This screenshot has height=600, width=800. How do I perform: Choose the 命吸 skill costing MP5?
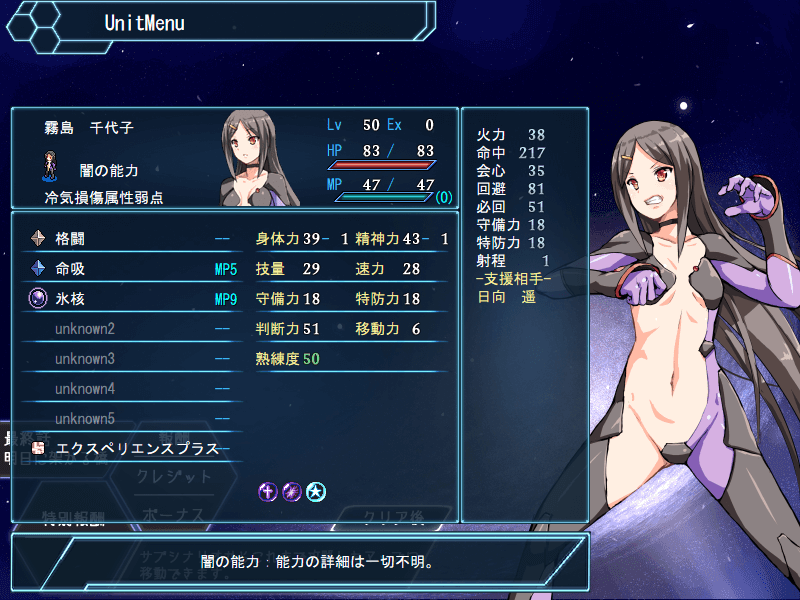pyautogui.click(x=130, y=269)
